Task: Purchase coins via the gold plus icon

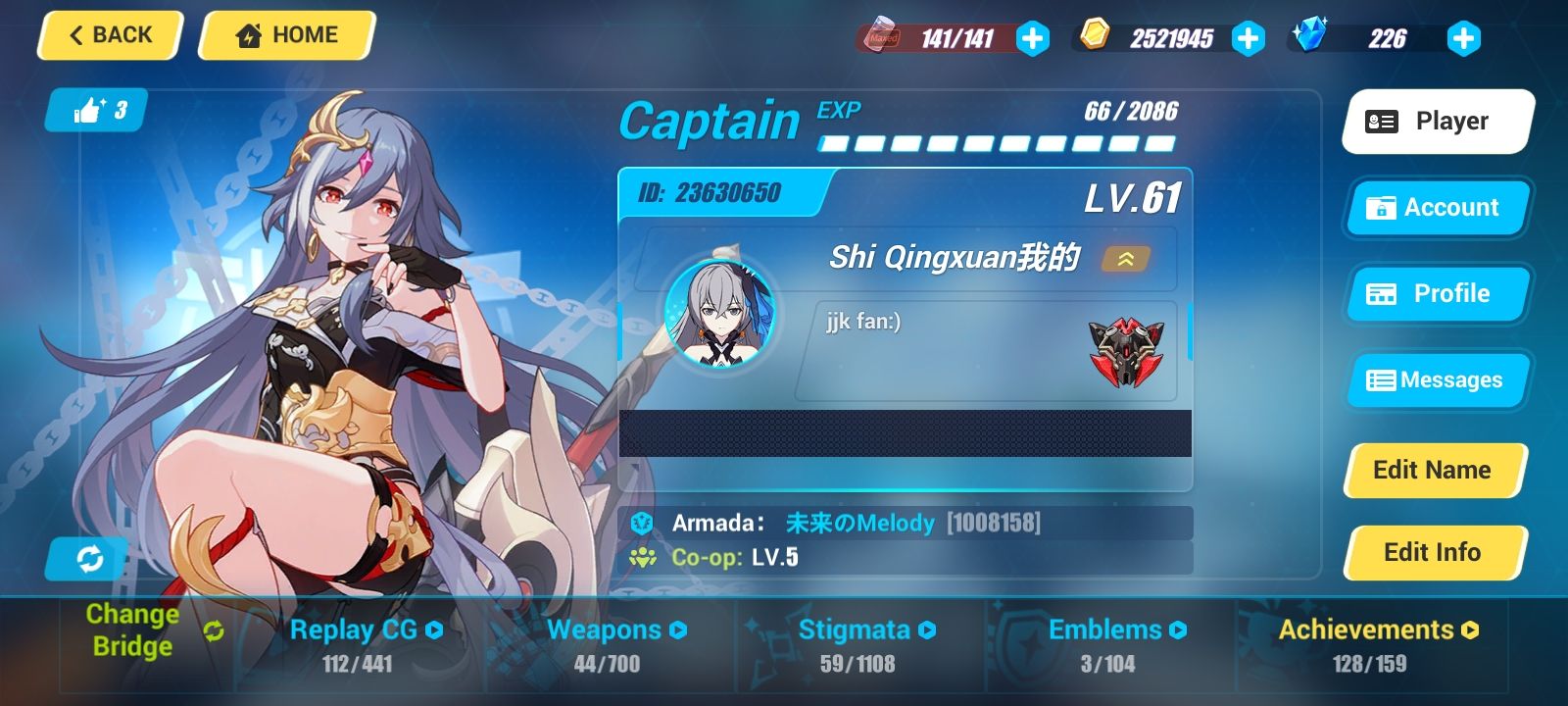Action: [x=1248, y=39]
